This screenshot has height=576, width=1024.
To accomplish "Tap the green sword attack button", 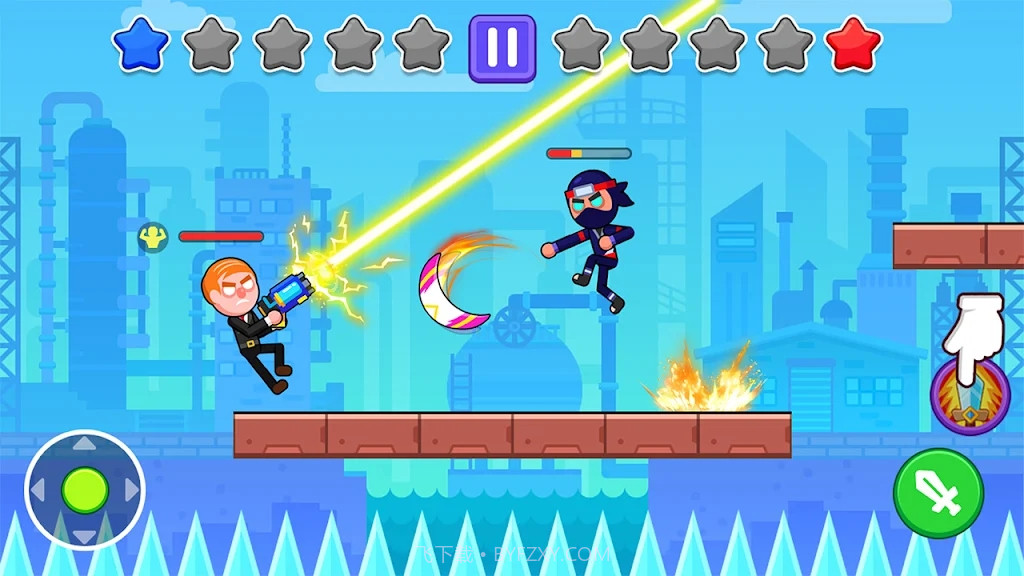I will [x=938, y=493].
